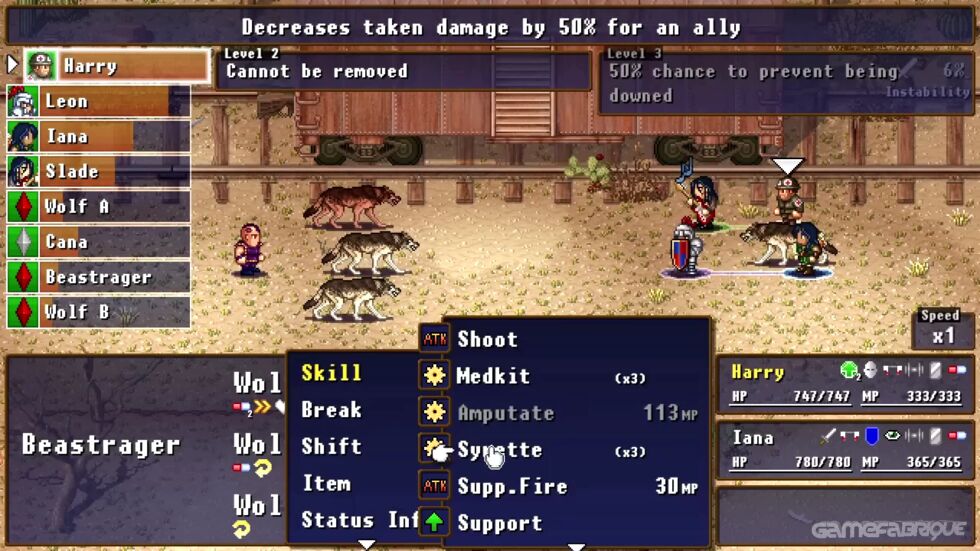Choose the Syrette skill
The image size is (980, 551).
pos(499,451)
